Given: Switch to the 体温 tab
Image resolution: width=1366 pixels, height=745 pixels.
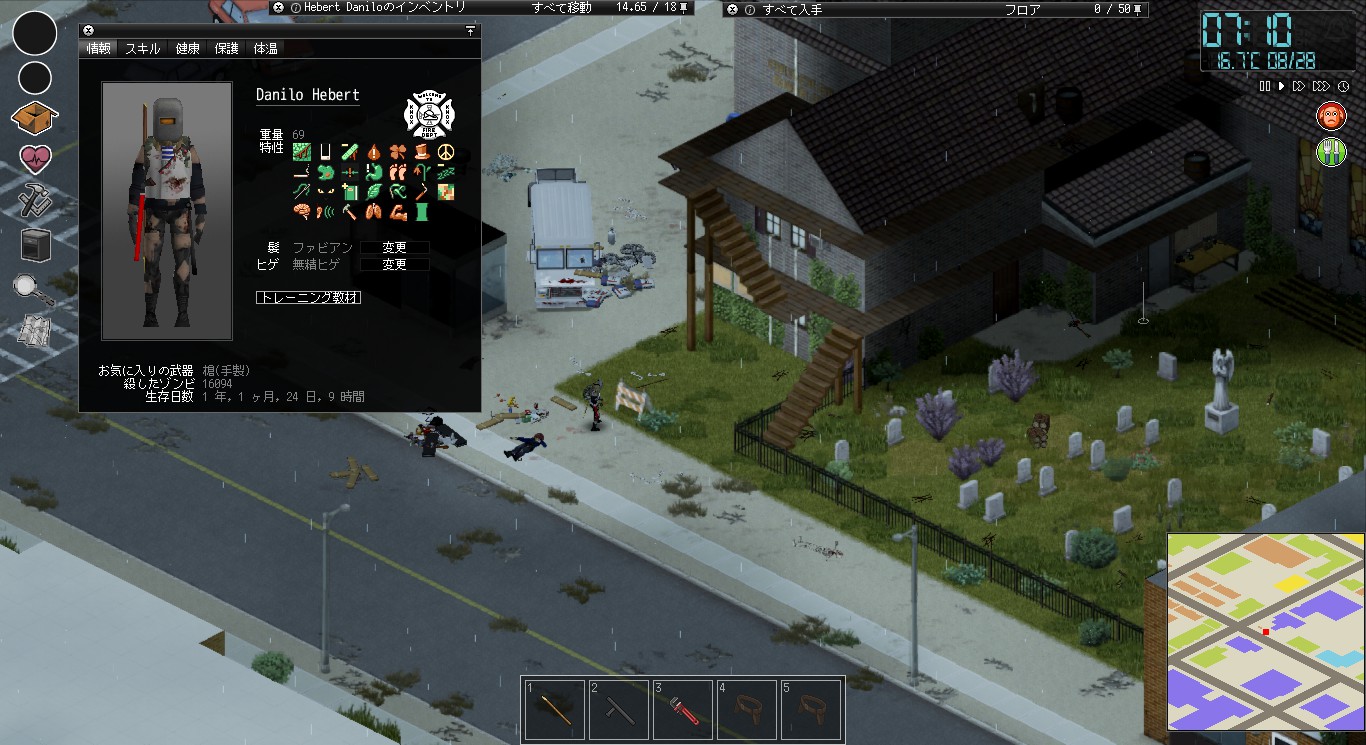Looking at the screenshot, I should tap(264, 47).
